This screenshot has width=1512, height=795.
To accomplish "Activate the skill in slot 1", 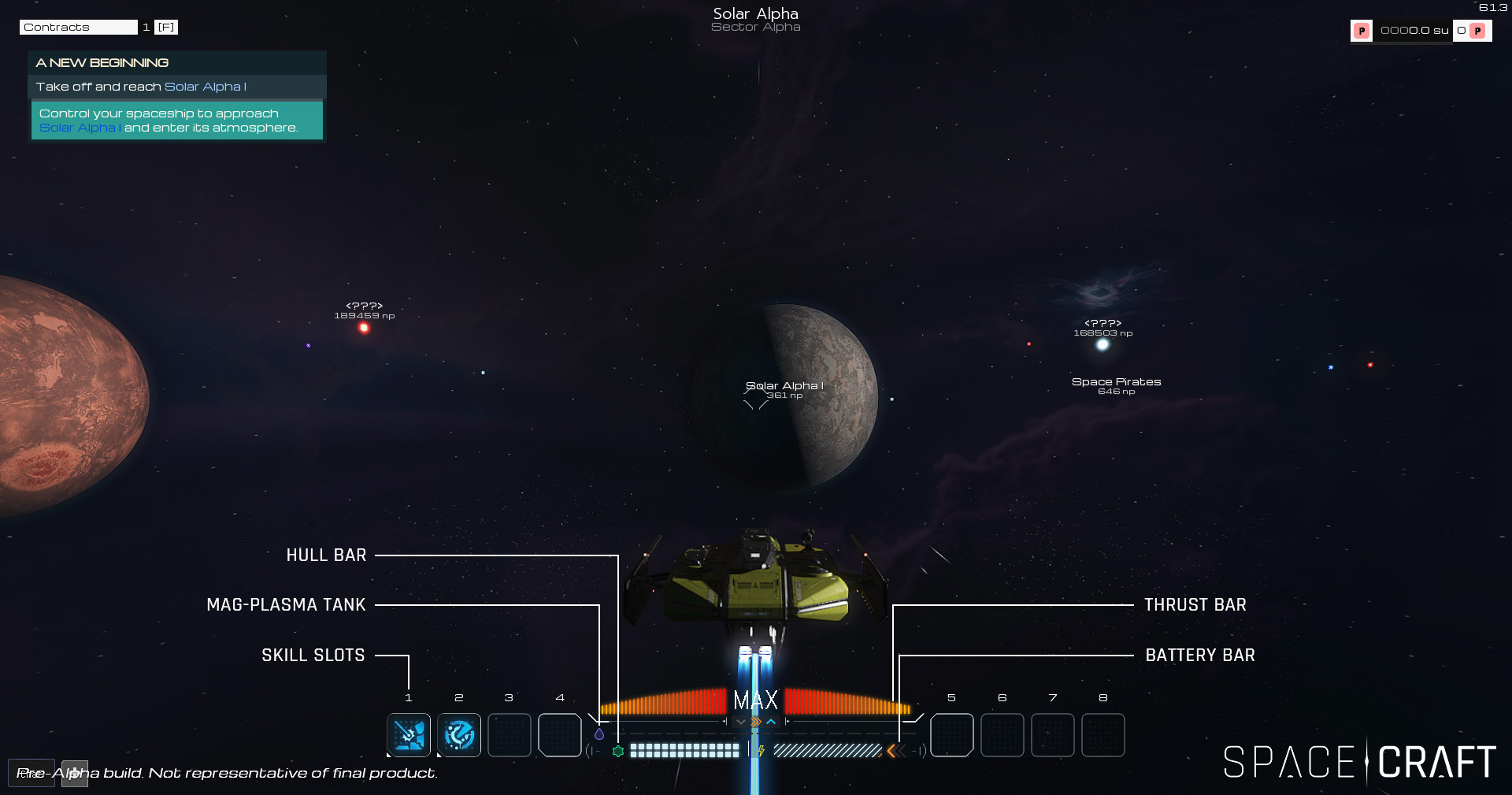I will [x=409, y=735].
